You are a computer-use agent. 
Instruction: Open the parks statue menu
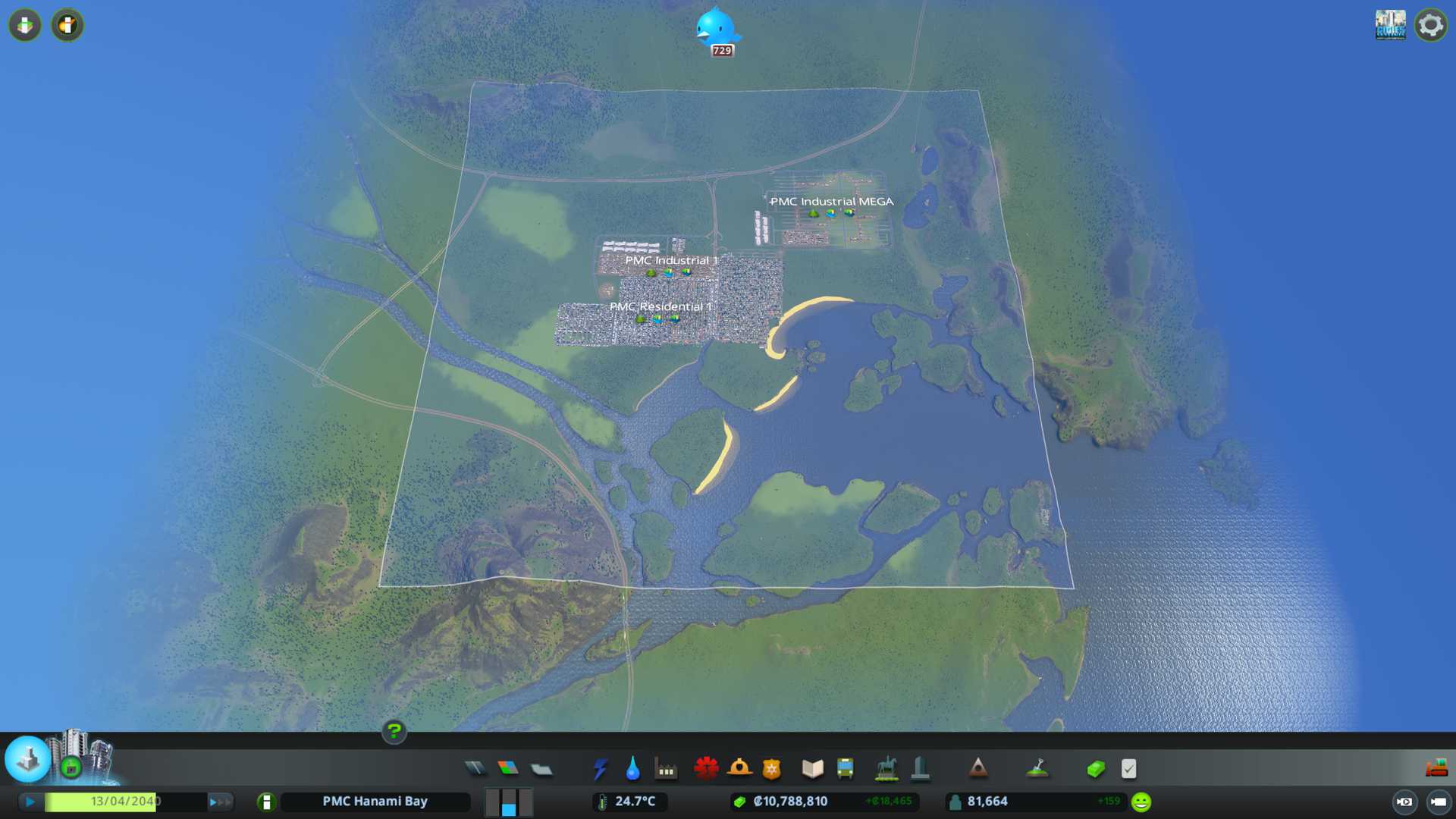(x=886, y=769)
